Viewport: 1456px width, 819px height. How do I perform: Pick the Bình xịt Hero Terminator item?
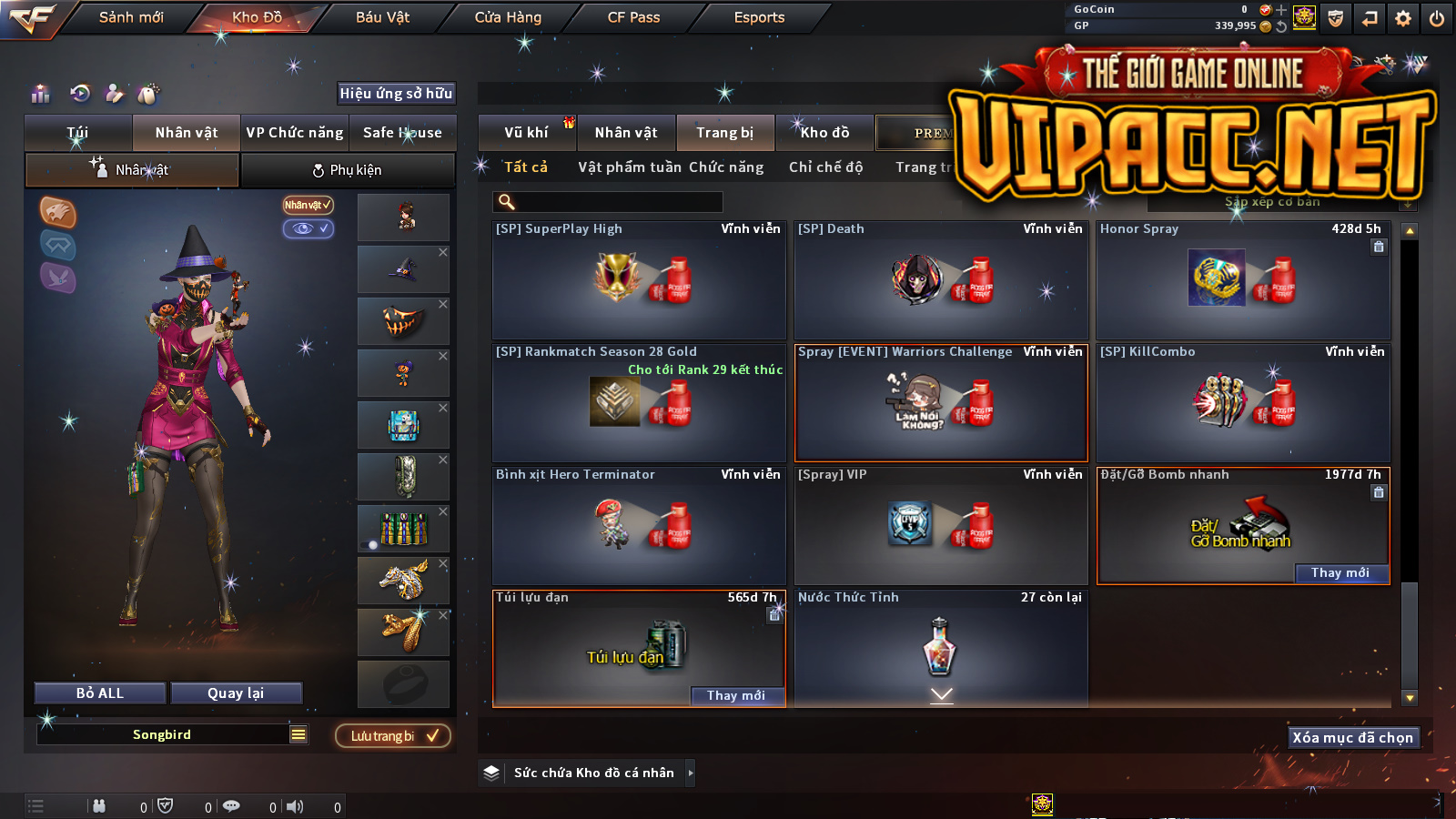click(x=639, y=526)
